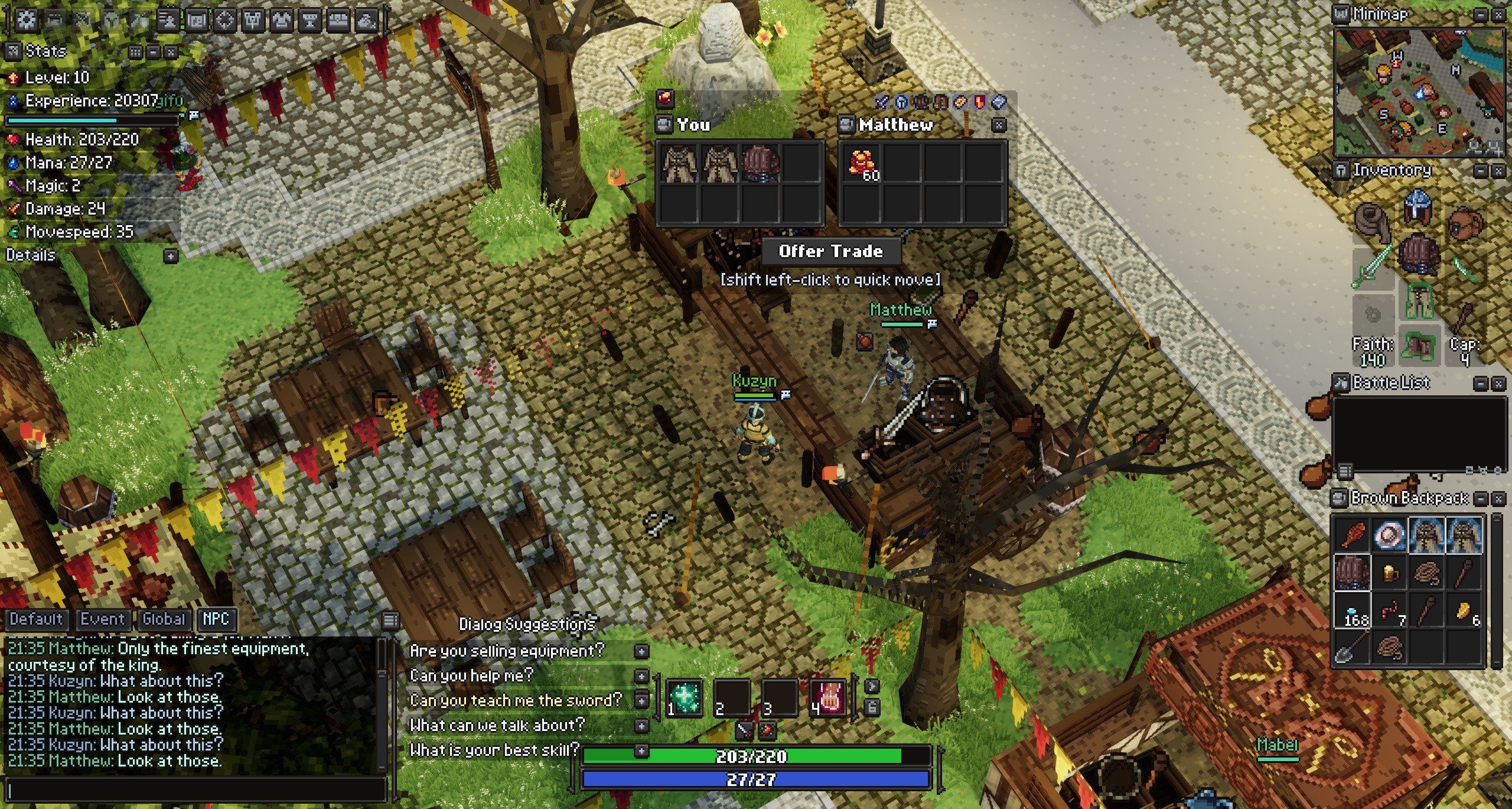Switch to the Event chat tab
Viewport: 1512px width, 809px height.
103,619
